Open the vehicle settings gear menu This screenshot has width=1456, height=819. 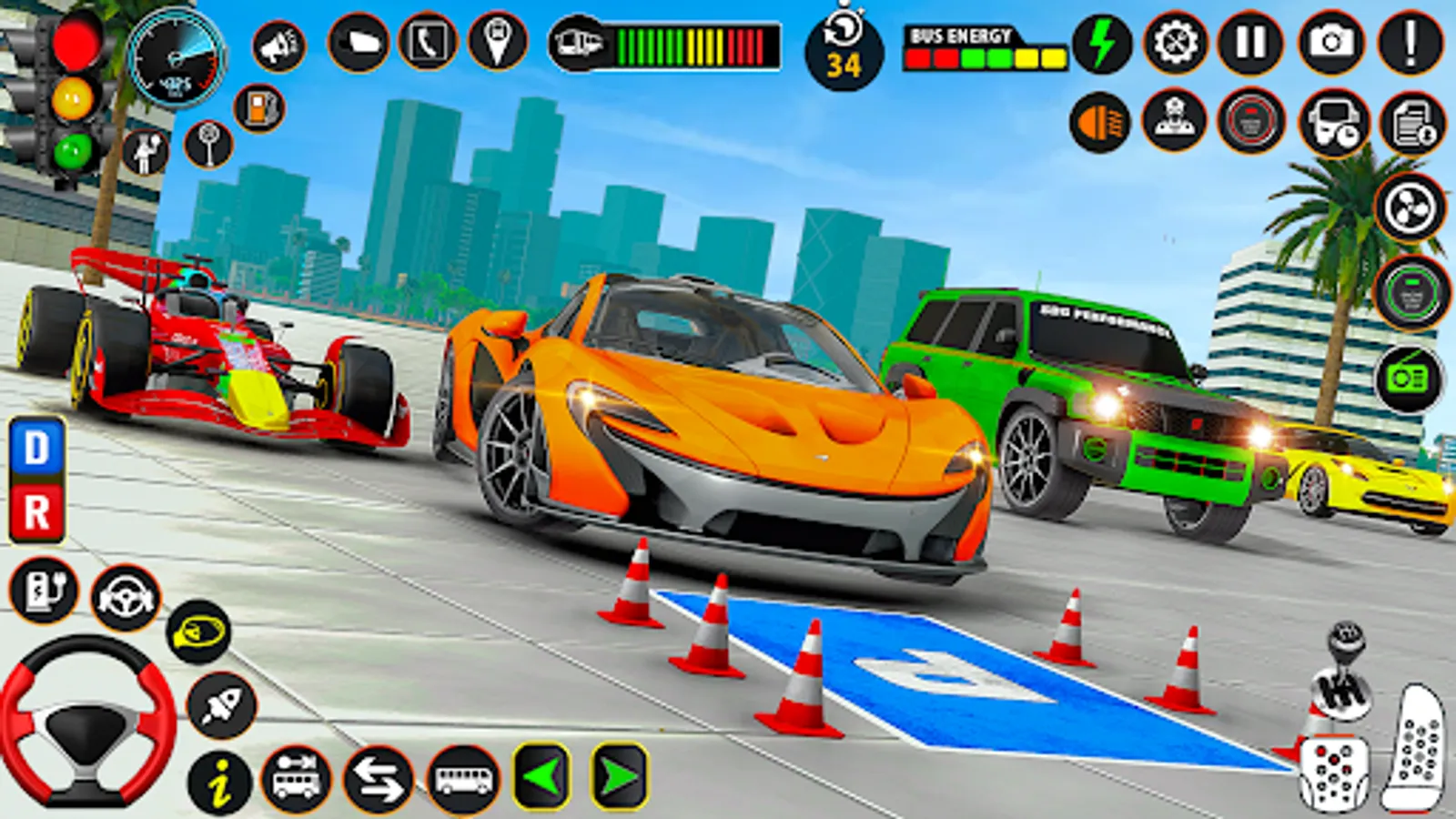tap(1174, 41)
